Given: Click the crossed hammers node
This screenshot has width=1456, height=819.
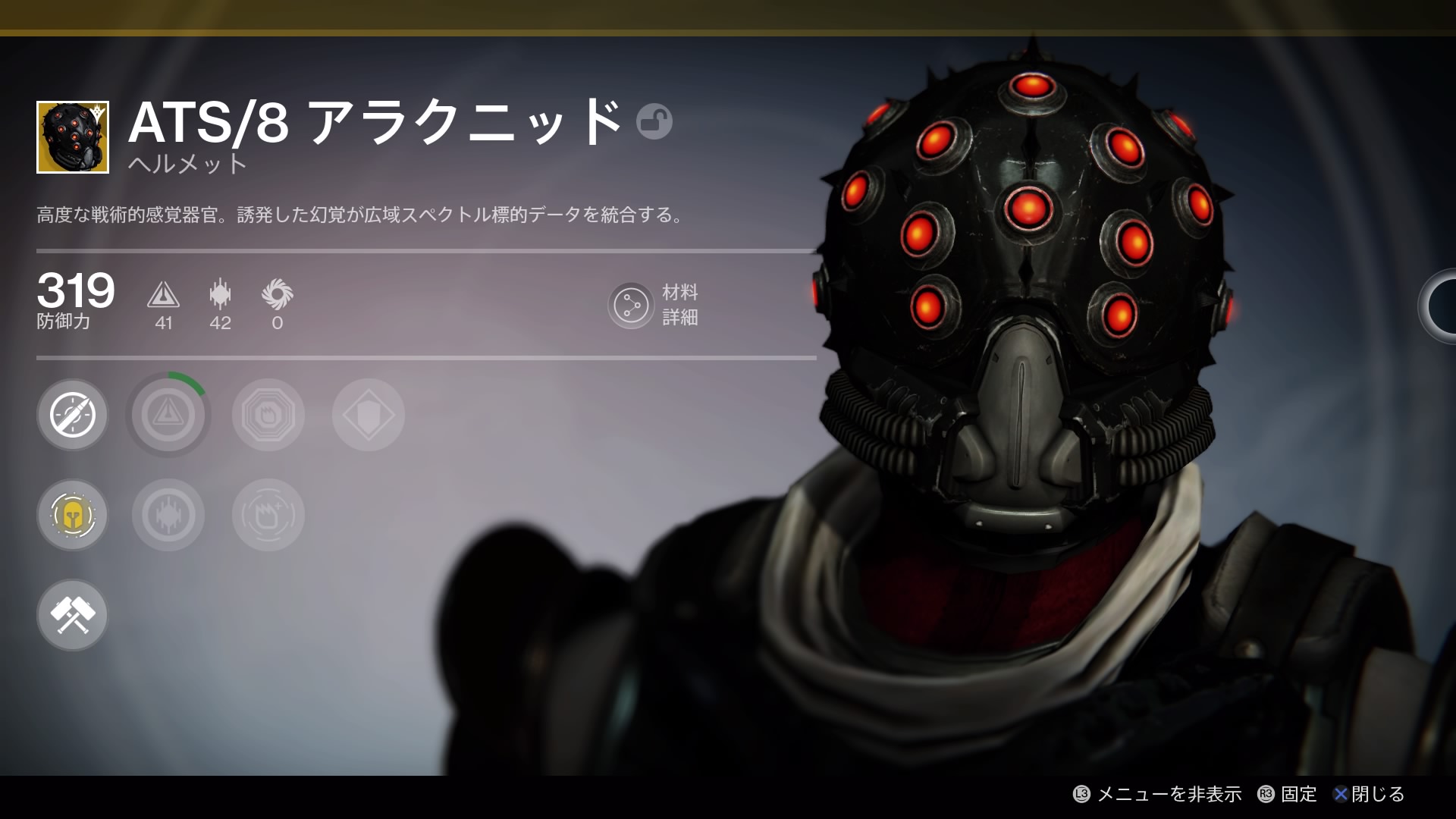Looking at the screenshot, I should click(73, 615).
